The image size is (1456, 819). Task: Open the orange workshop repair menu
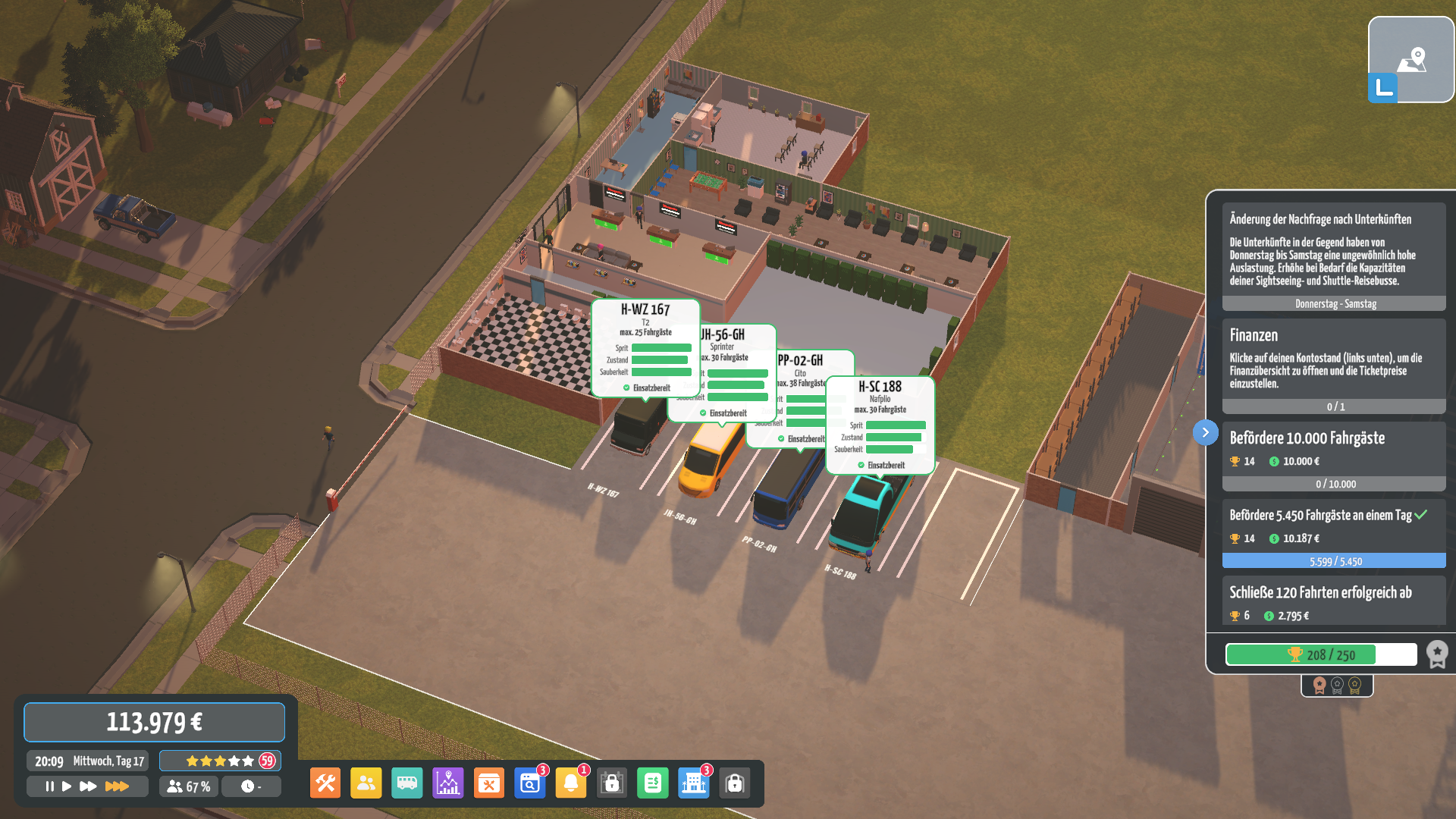coord(489,783)
